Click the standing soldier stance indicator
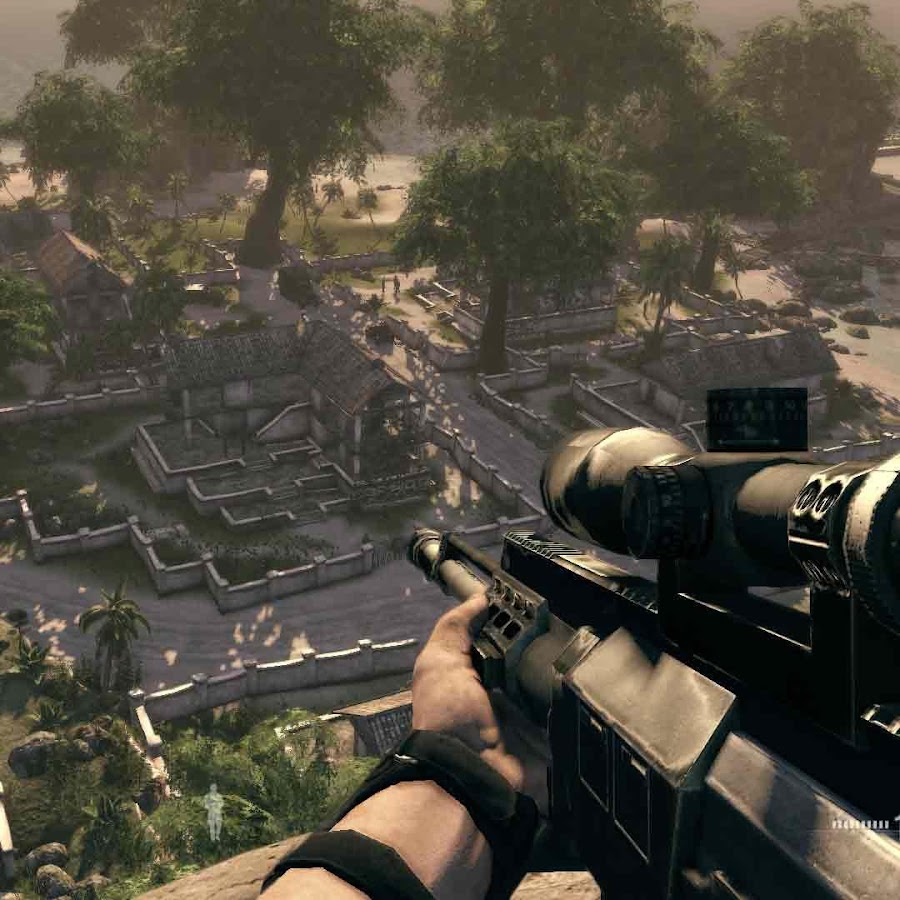The image size is (900, 900). [213, 811]
